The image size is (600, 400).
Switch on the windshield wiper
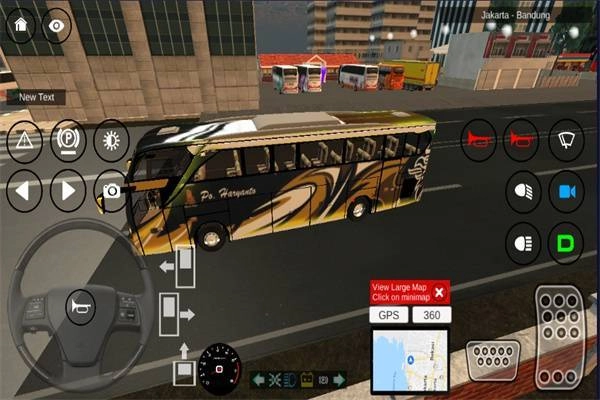567,139
